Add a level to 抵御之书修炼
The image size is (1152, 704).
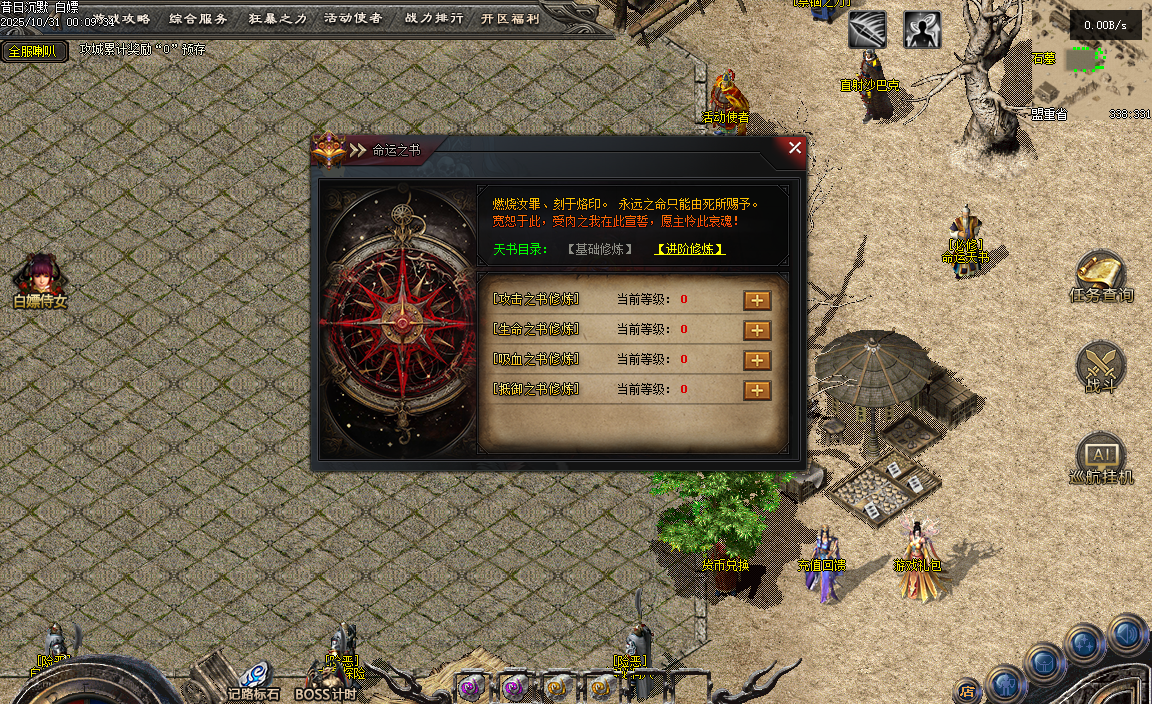(x=757, y=390)
